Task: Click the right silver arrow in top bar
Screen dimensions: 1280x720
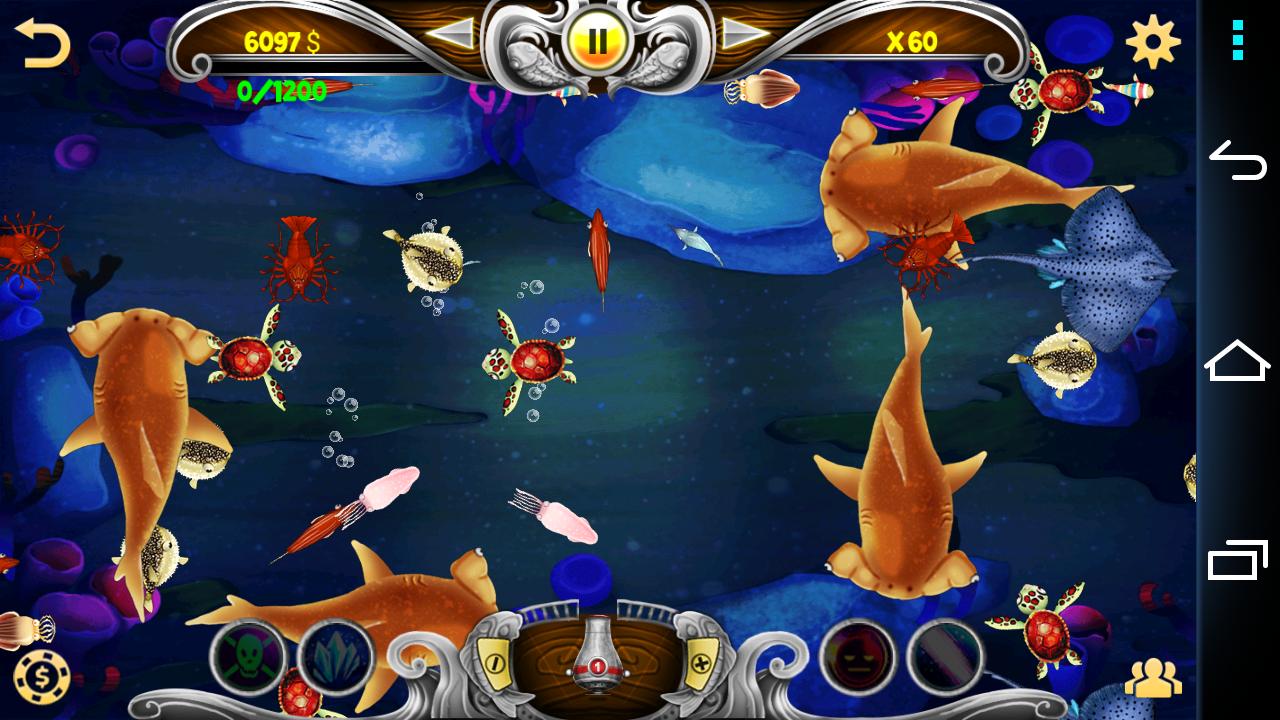Action: tap(745, 35)
